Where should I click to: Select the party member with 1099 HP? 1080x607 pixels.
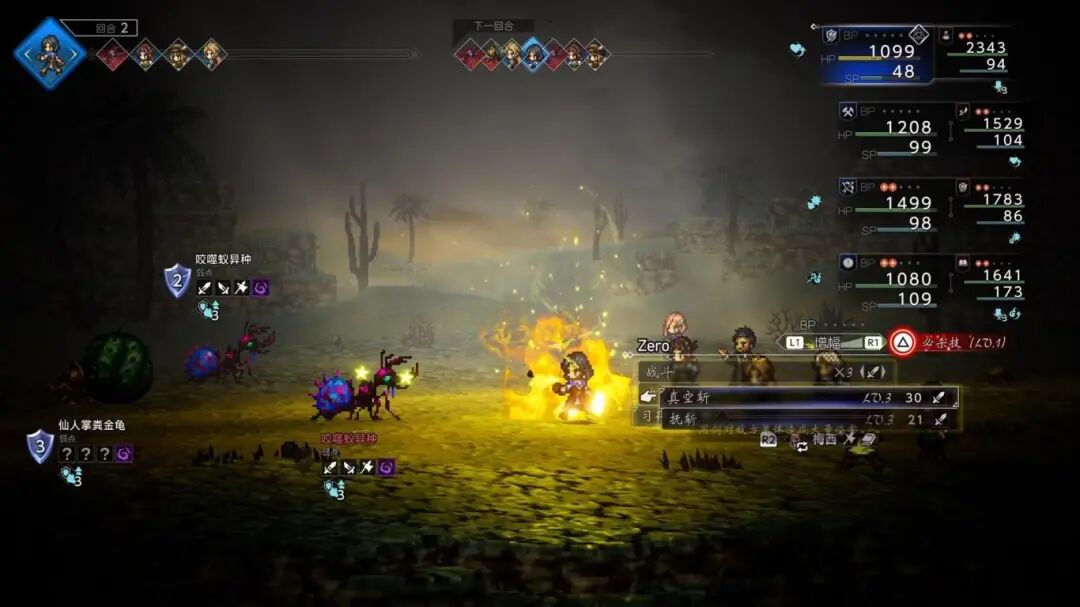coord(878,58)
